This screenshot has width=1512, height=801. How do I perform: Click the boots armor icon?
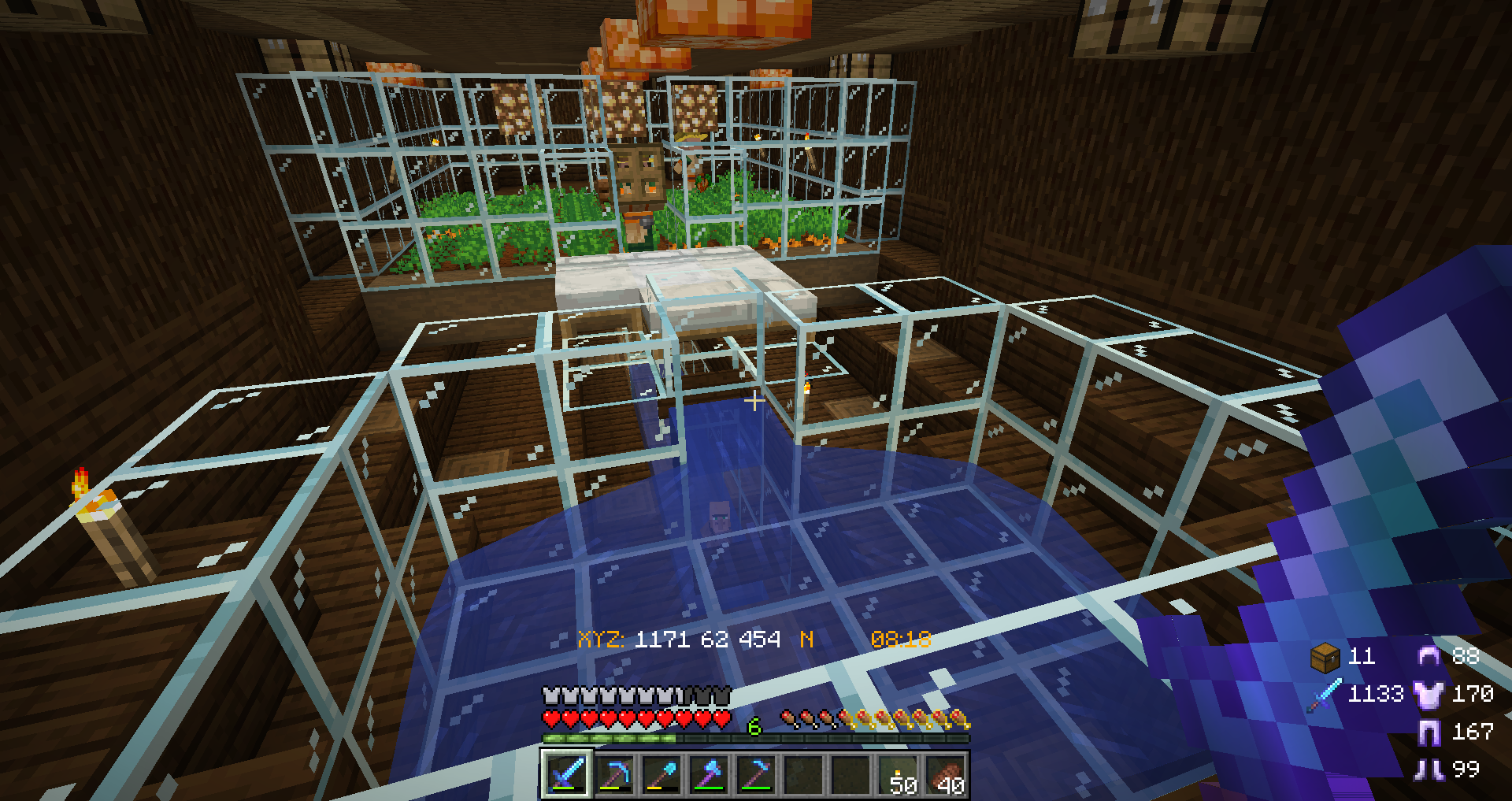click(x=1429, y=769)
